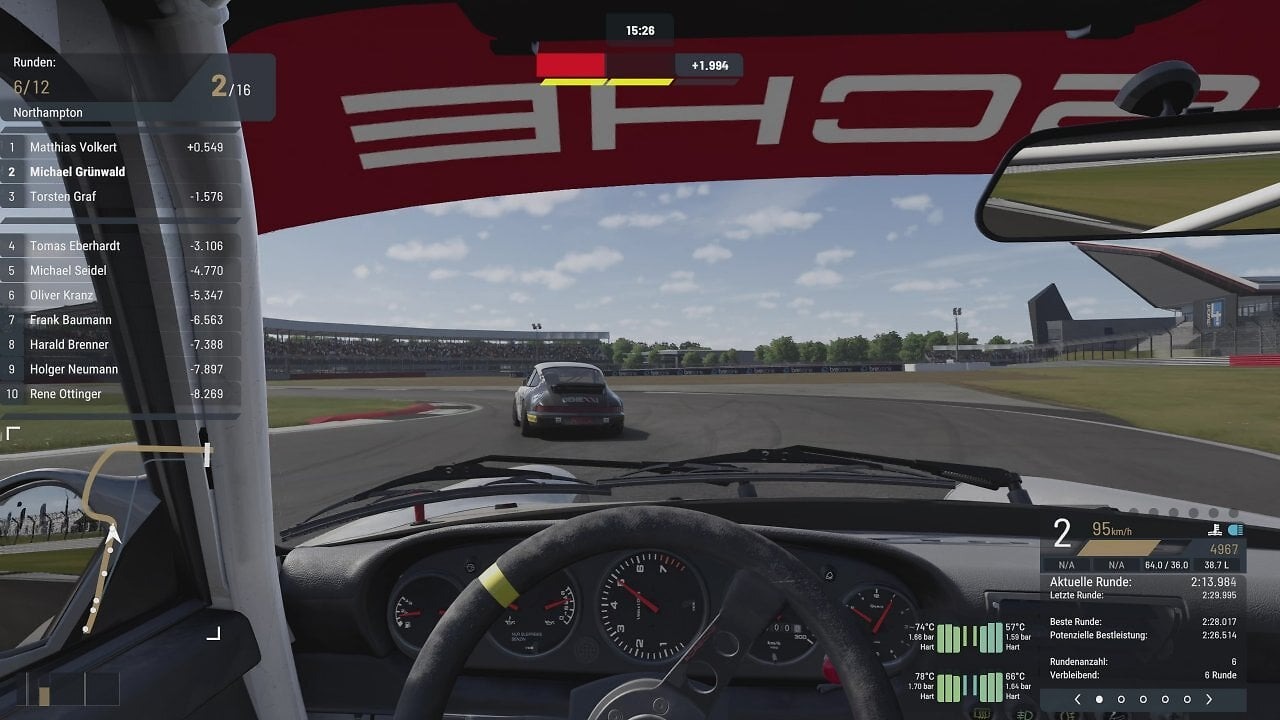Select Matthias Volkert in the standings

coord(120,147)
